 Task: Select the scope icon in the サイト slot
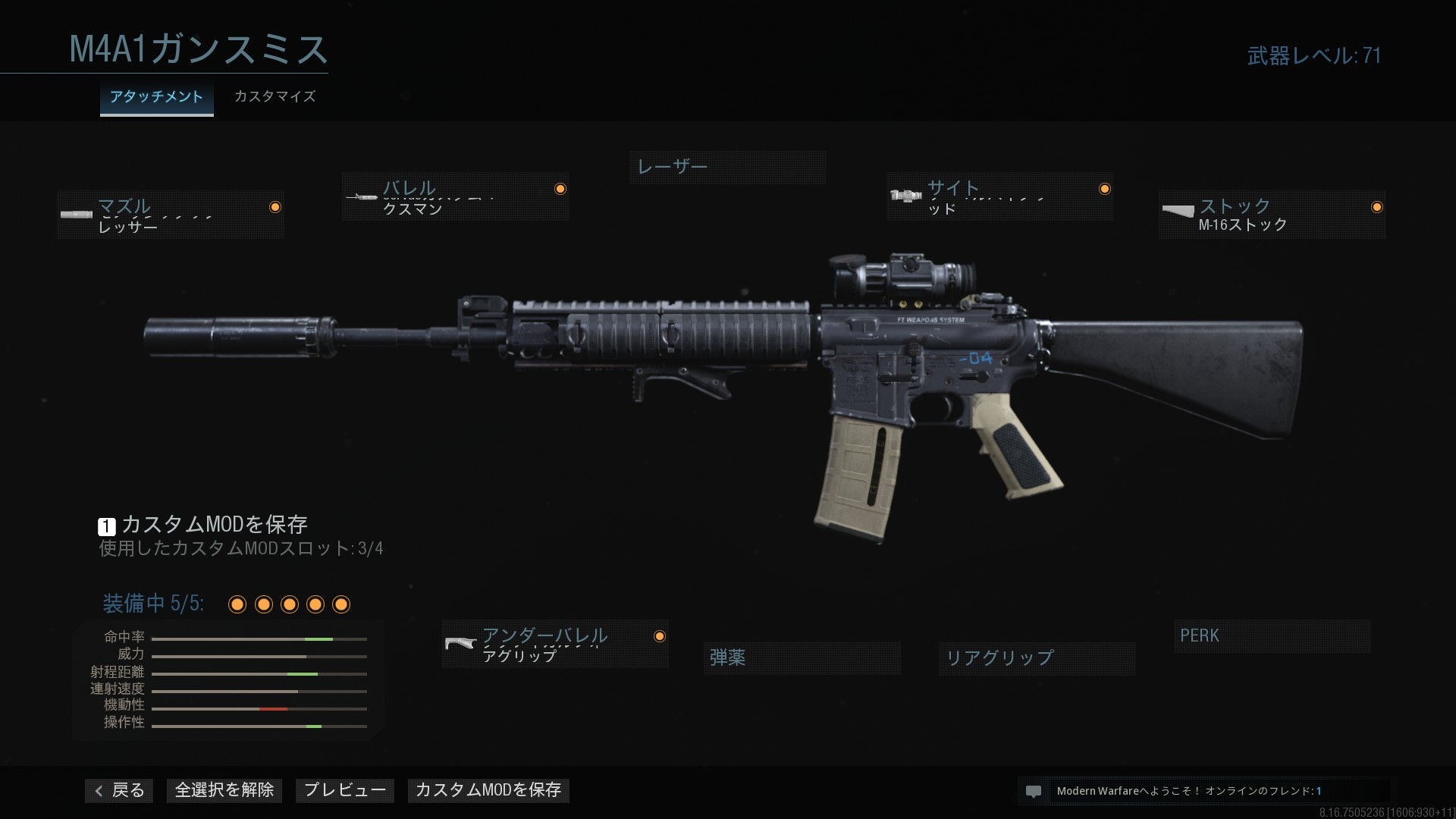(905, 196)
